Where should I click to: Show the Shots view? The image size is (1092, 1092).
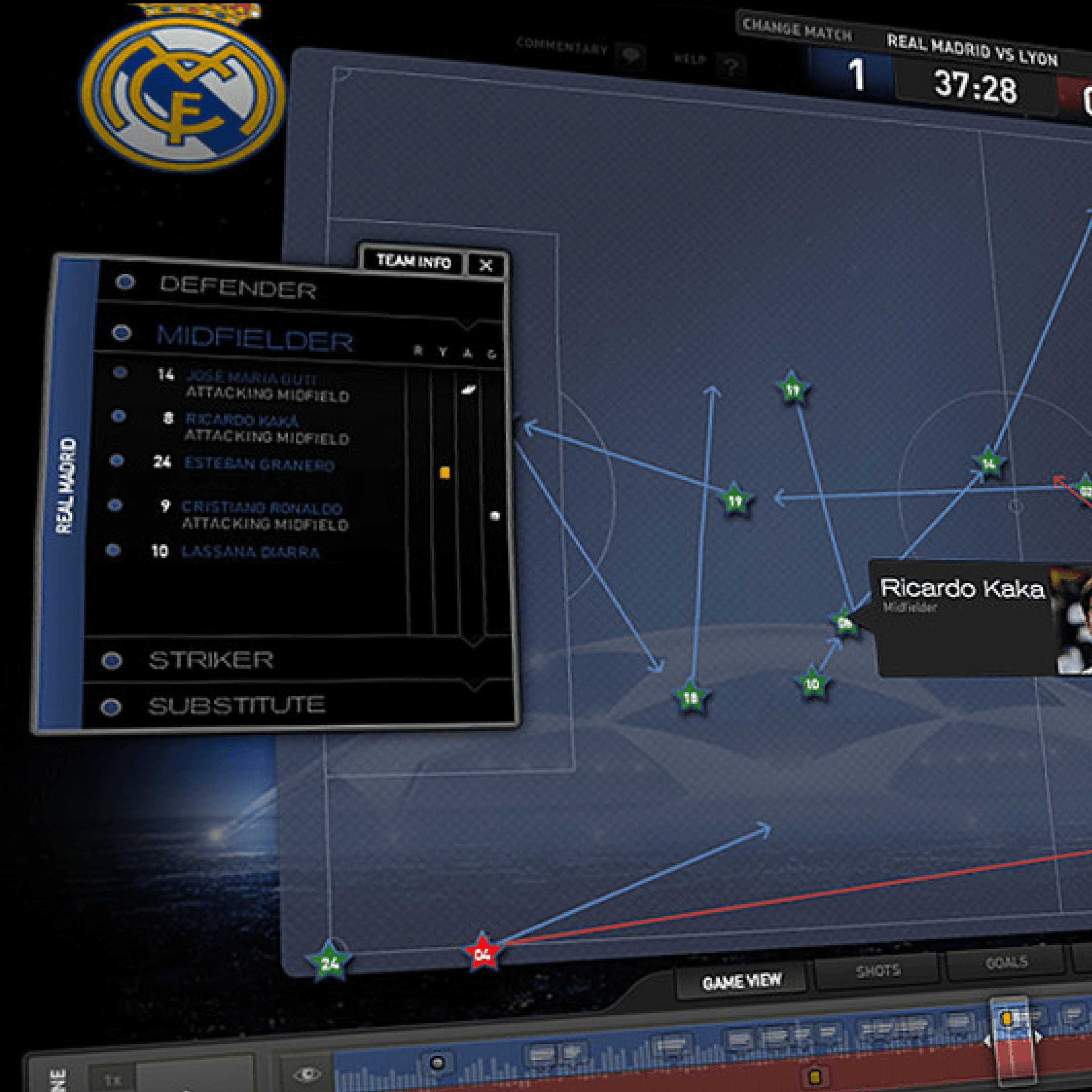(877, 971)
